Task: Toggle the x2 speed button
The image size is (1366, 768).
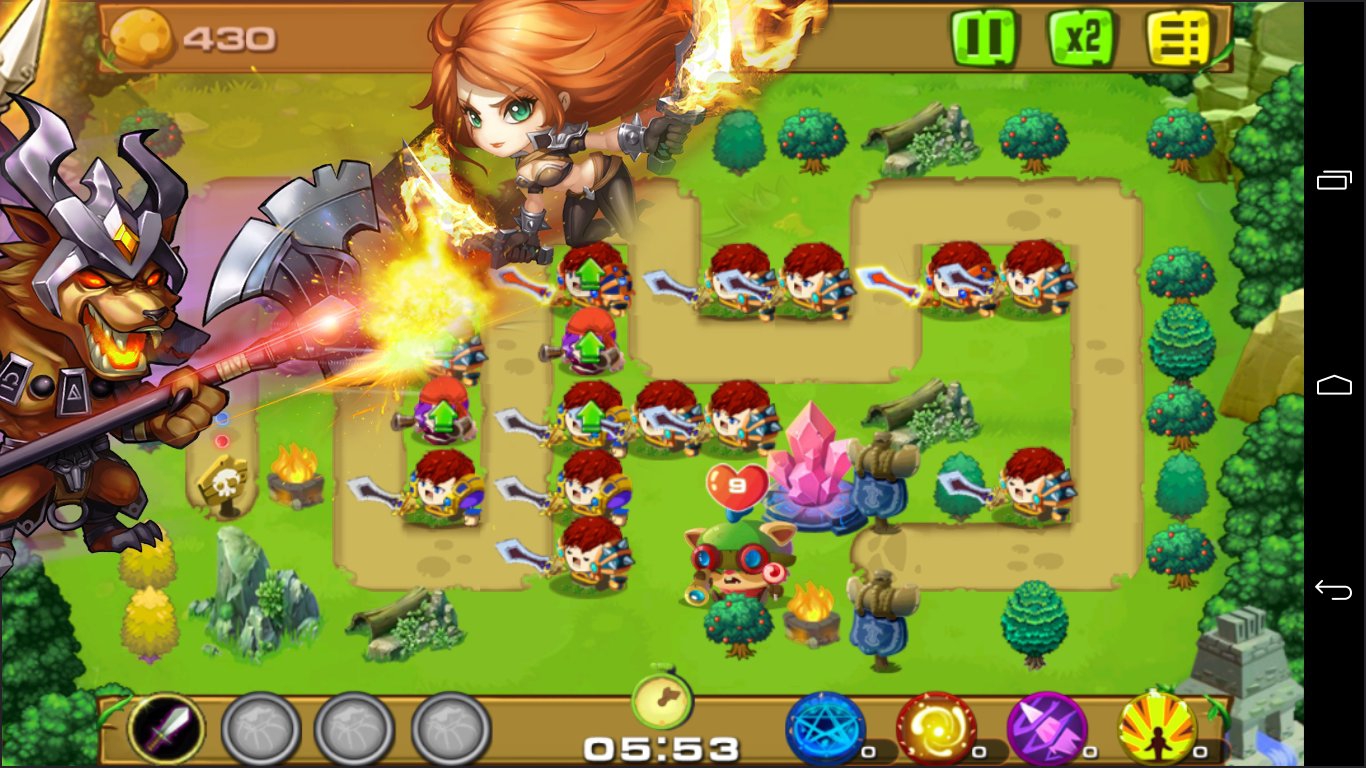Action: pos(1081,38)
